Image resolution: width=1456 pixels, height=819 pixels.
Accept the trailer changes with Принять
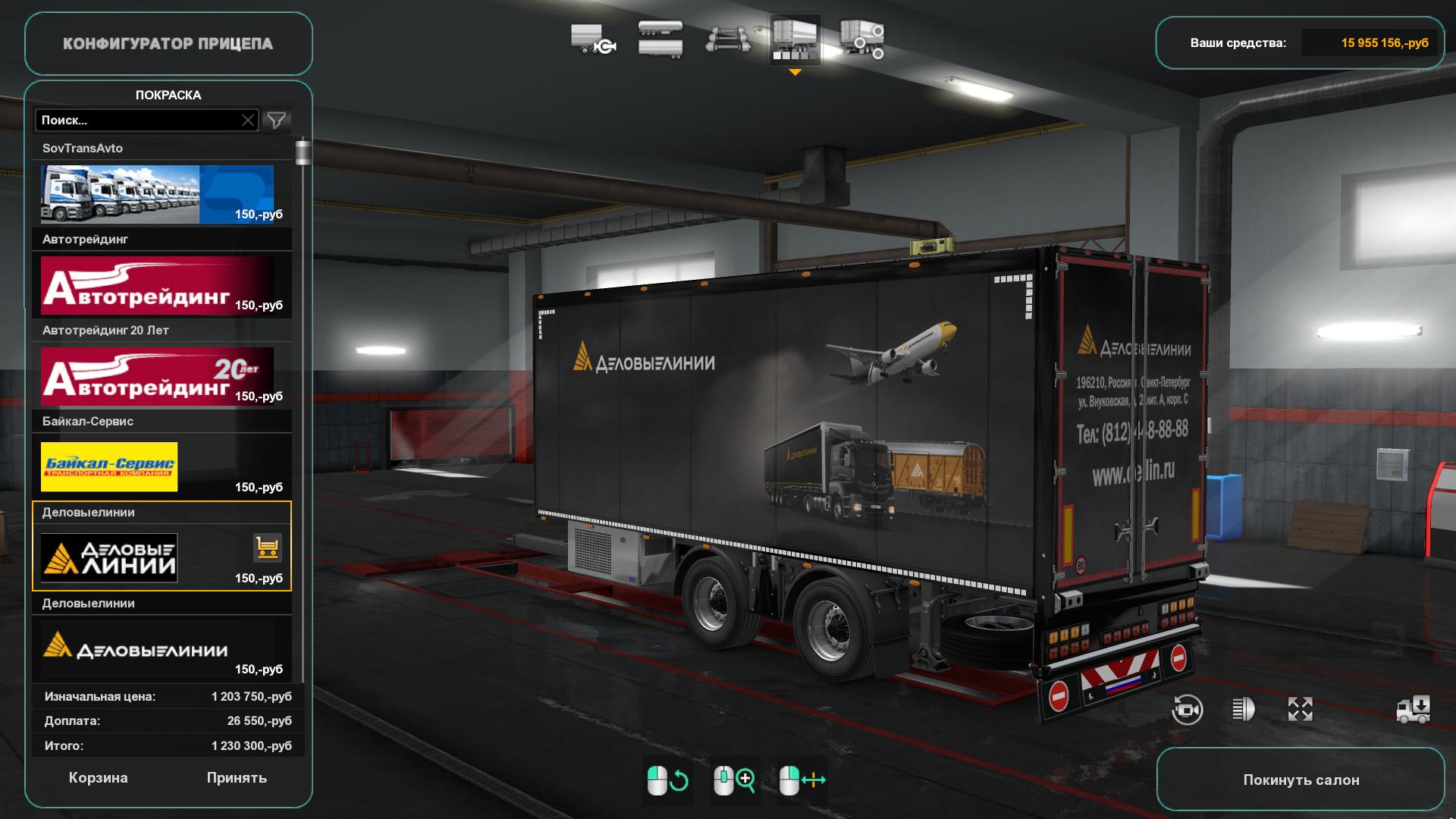[237, 778]
